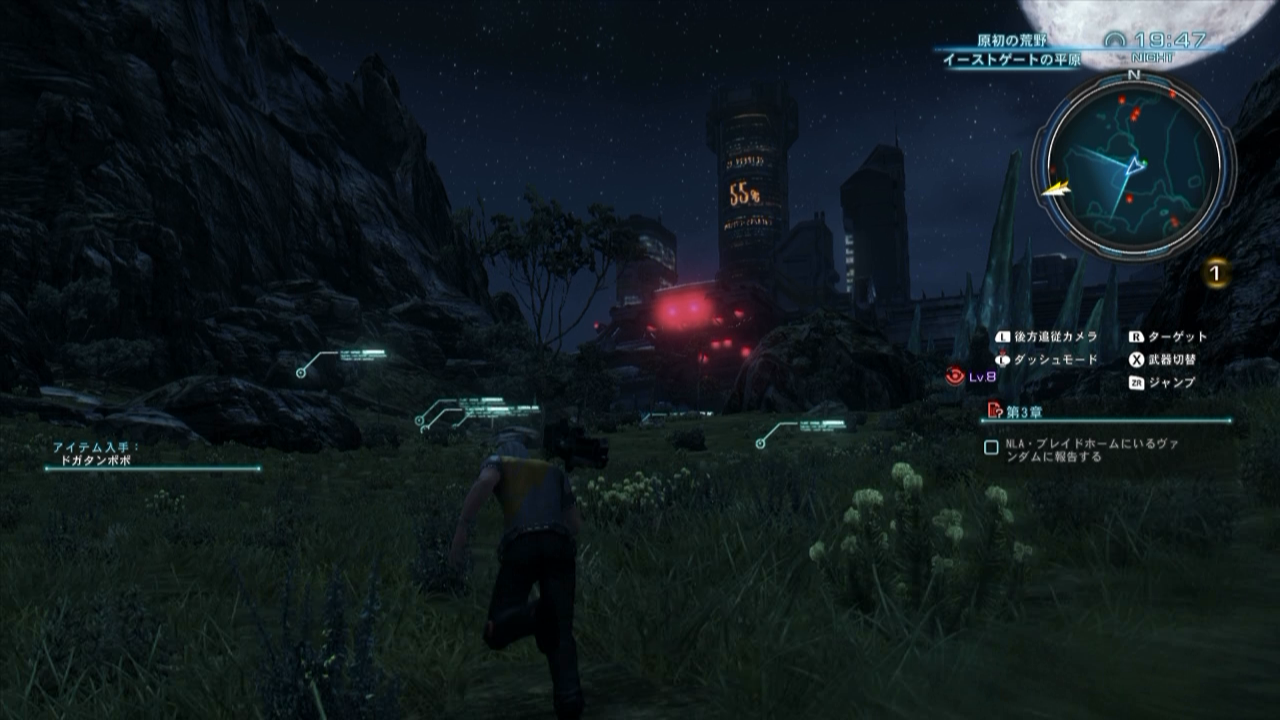
Task: Select the L-stick ダッシュモード dash icon
Action: [x=1002, y=359]
